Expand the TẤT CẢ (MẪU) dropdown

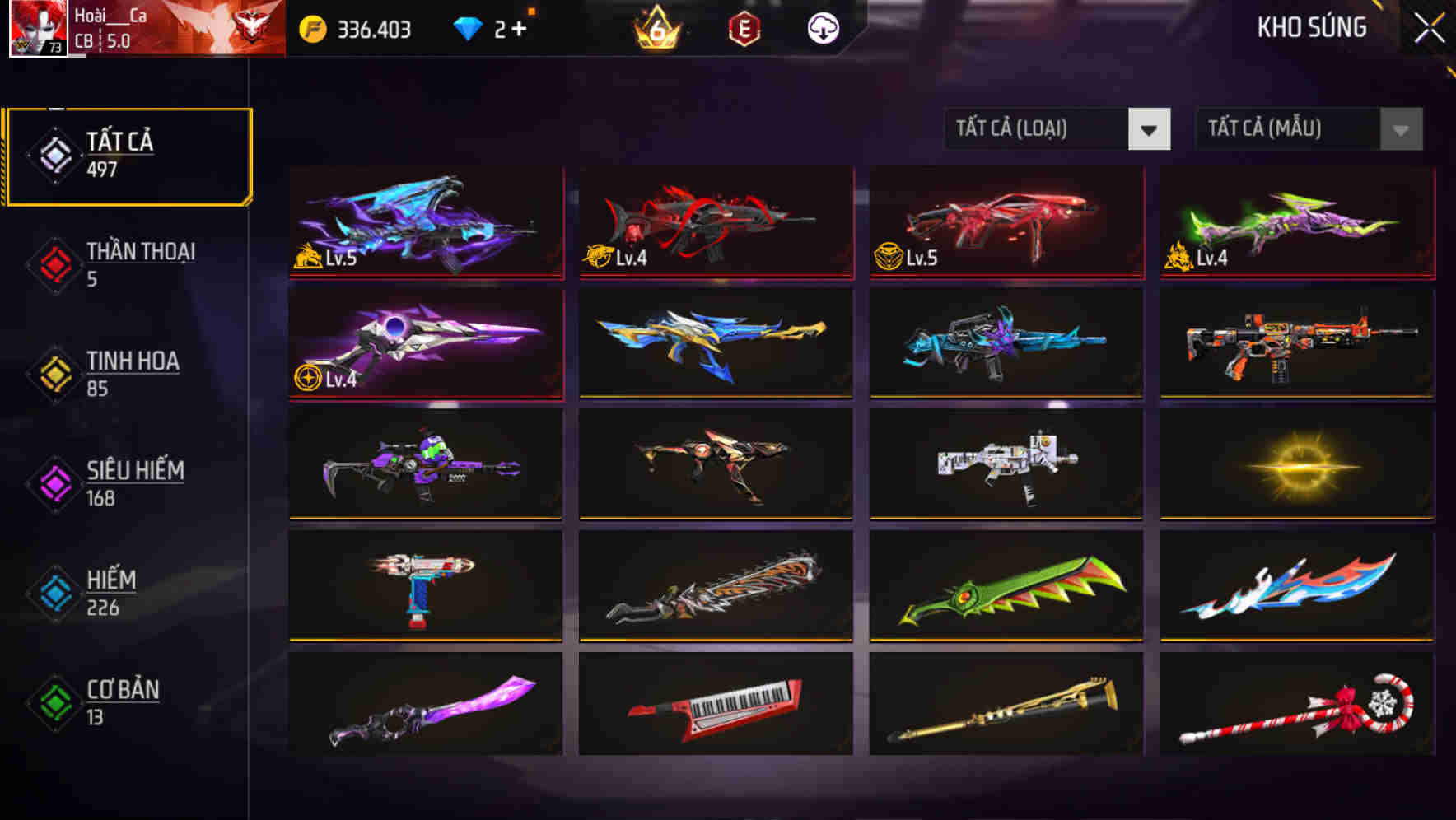[1289, 129]
